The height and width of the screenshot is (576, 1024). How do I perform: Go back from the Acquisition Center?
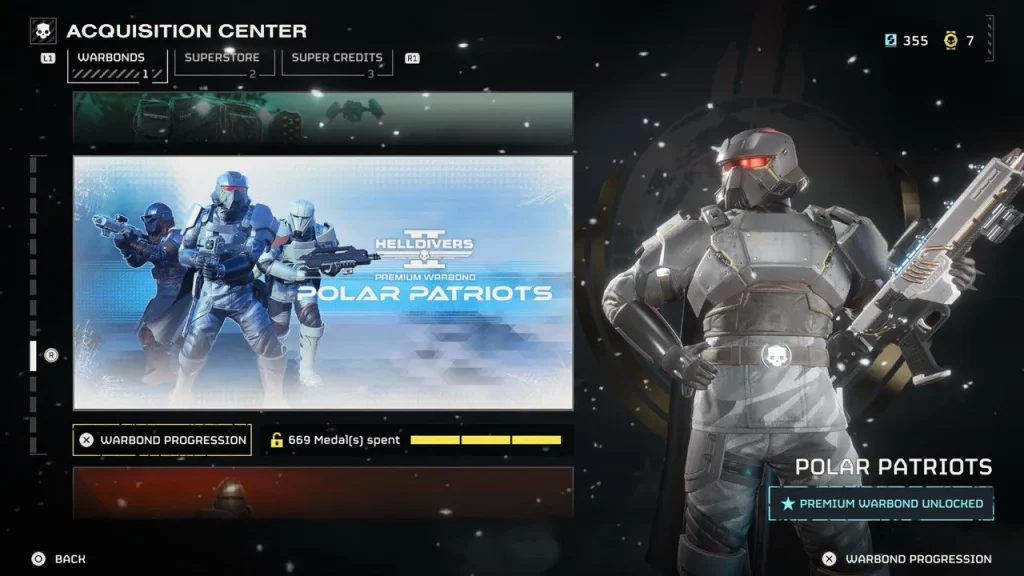tap(59, 559)
